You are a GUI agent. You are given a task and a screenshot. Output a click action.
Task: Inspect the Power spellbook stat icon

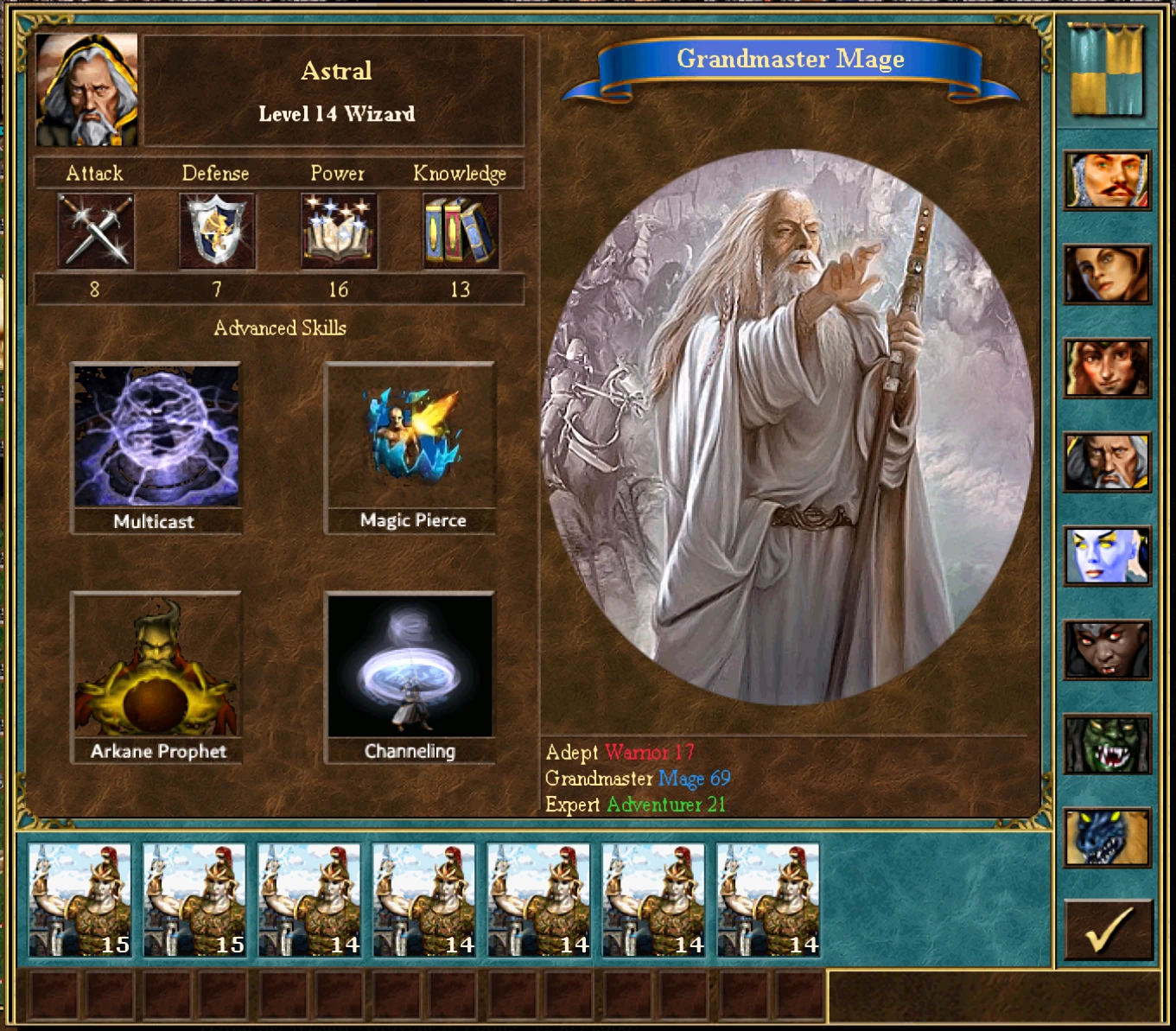(x=339, y=231)
